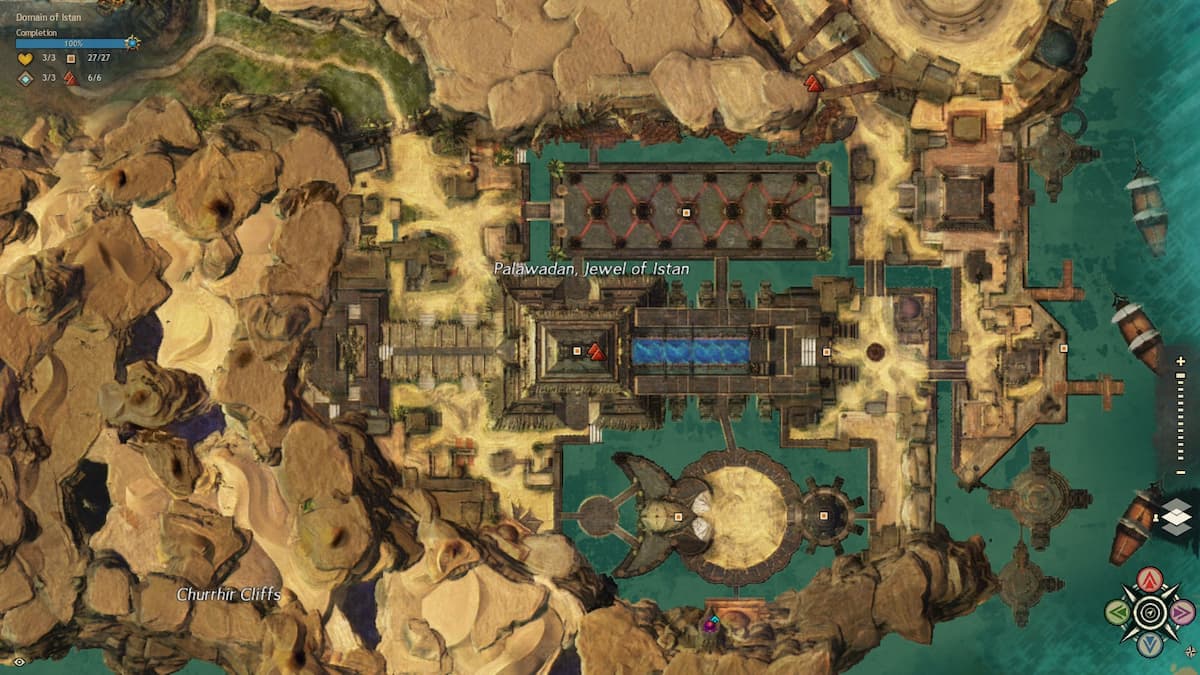Toggle the eye icon for map visibility options
Viewport: 1200px width, 675px height.
[x=20, y=661]
